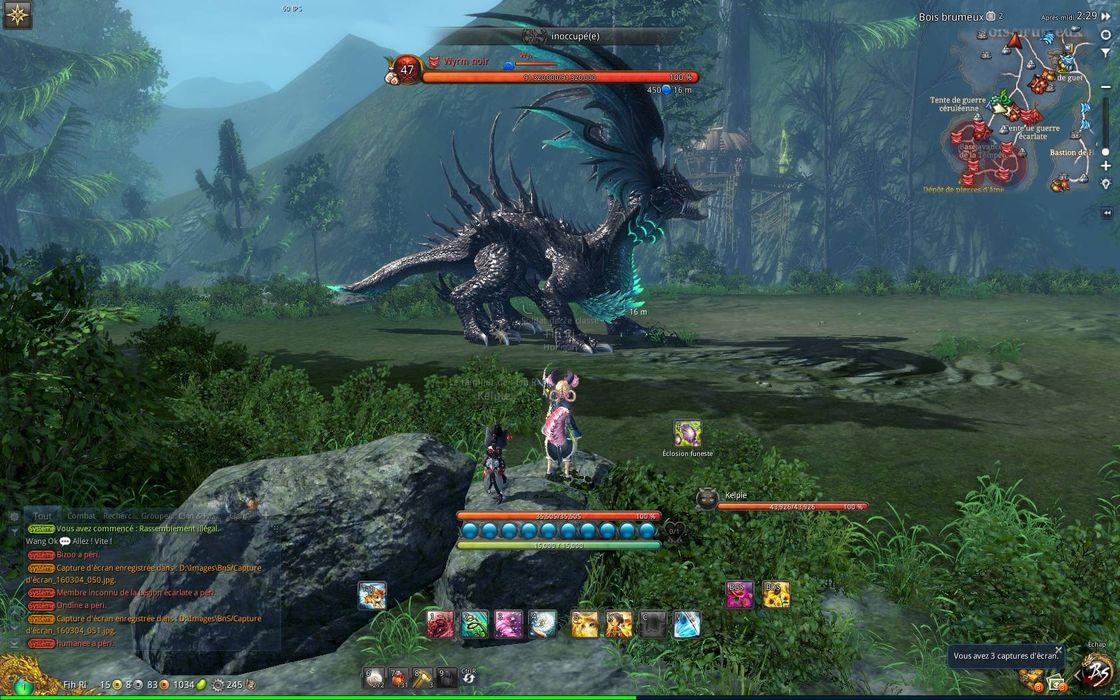The width and height of the screenshot is (1120, 700).
Task: Use the red potion in slot 7
Action: point(398,677)
